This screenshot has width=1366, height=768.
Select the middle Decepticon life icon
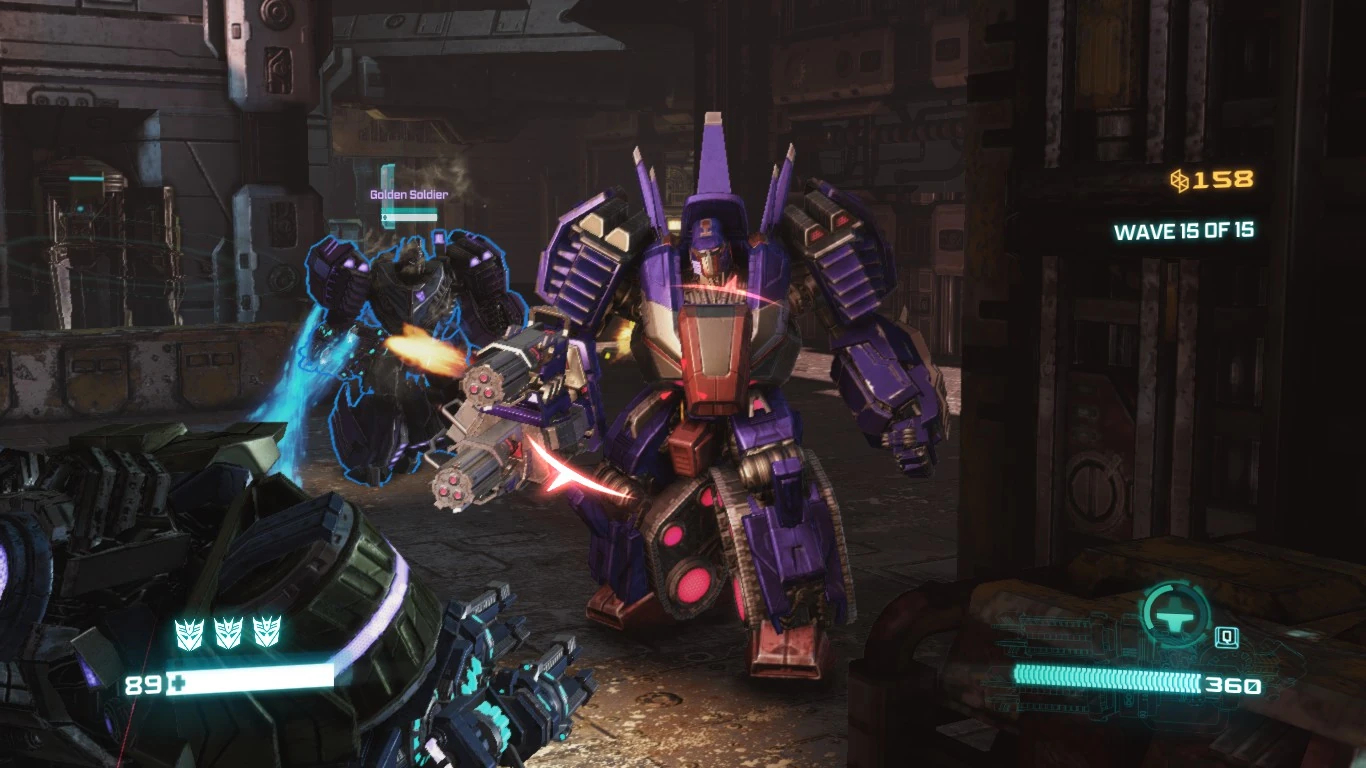pyautogui.click(x=228, y=632)
